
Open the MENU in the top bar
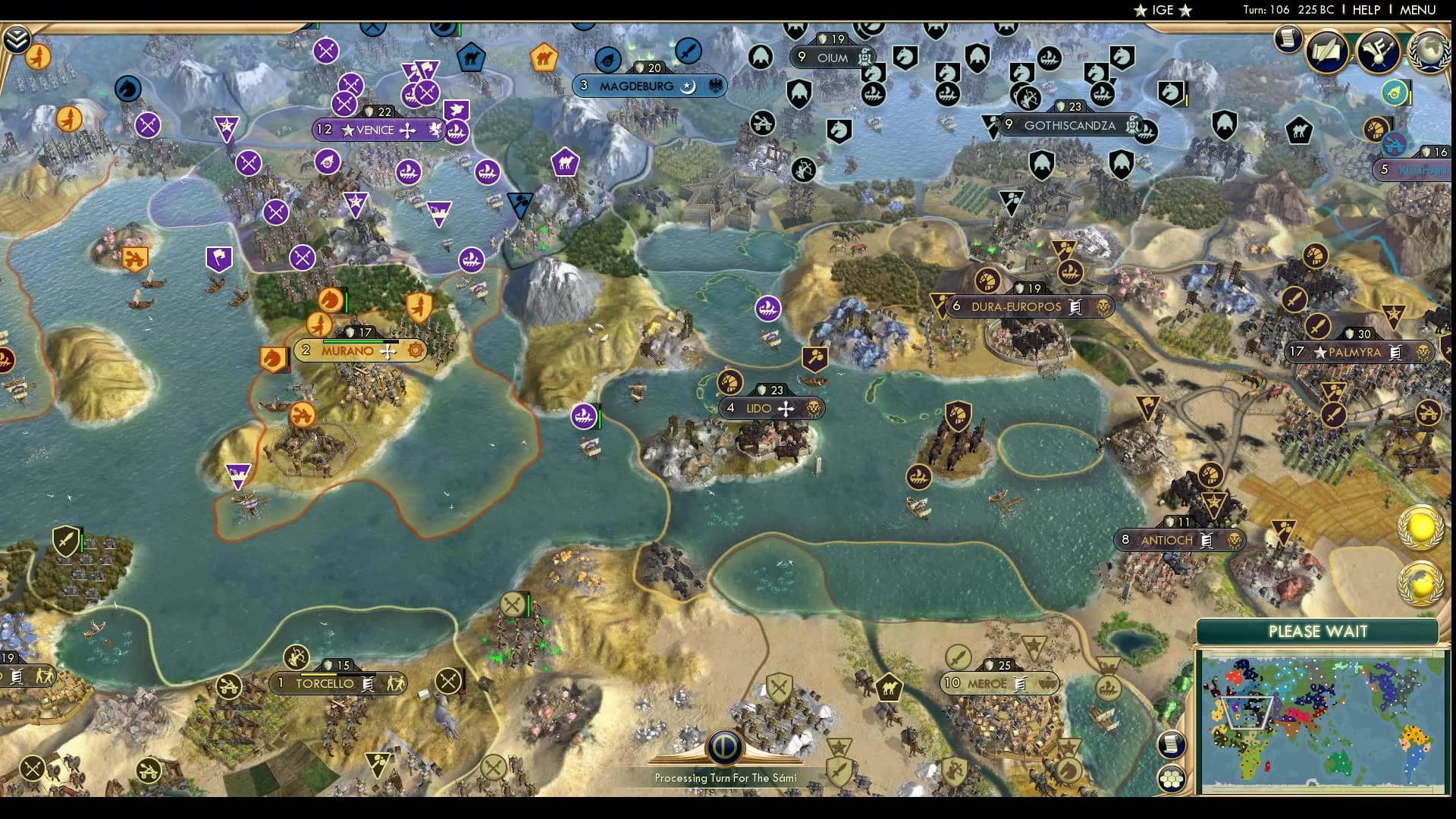(1417, 10)
